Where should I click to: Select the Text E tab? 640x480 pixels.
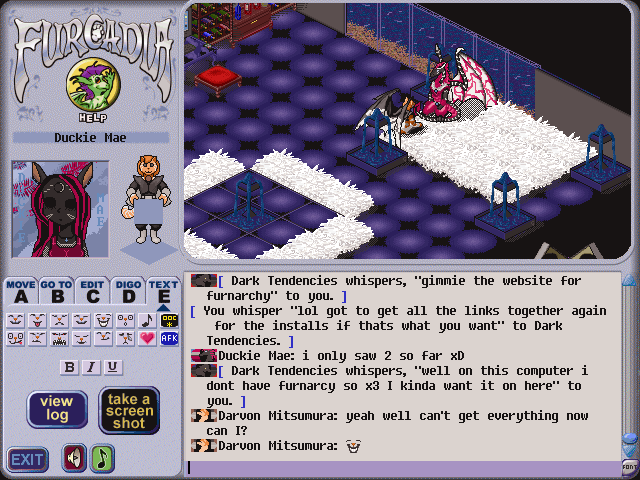pyautogui.click(x=163, y=292)
